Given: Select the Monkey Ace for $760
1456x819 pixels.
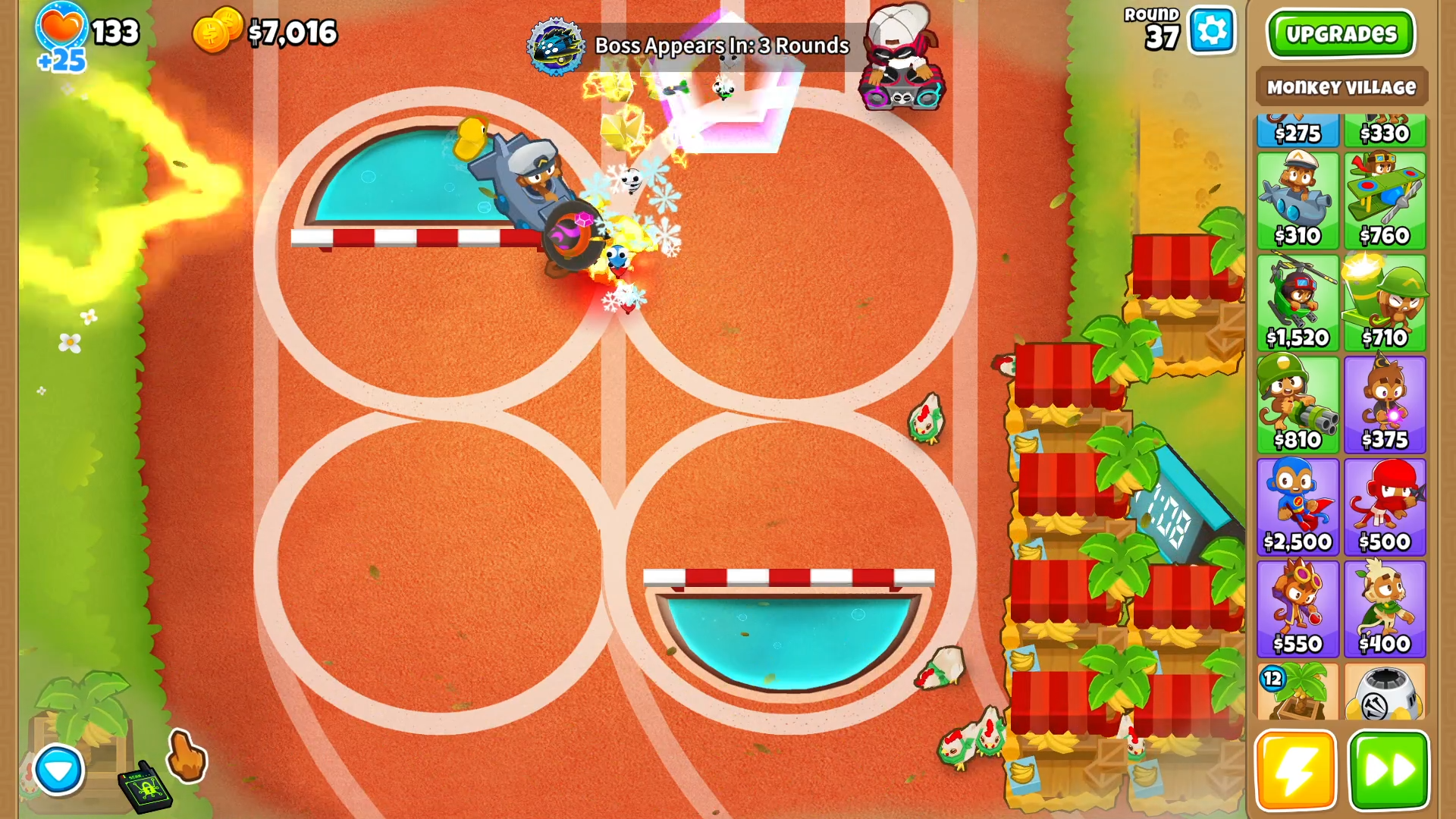Looking at the screenshot, I should pyautogui.click(x=1385, y=201).
